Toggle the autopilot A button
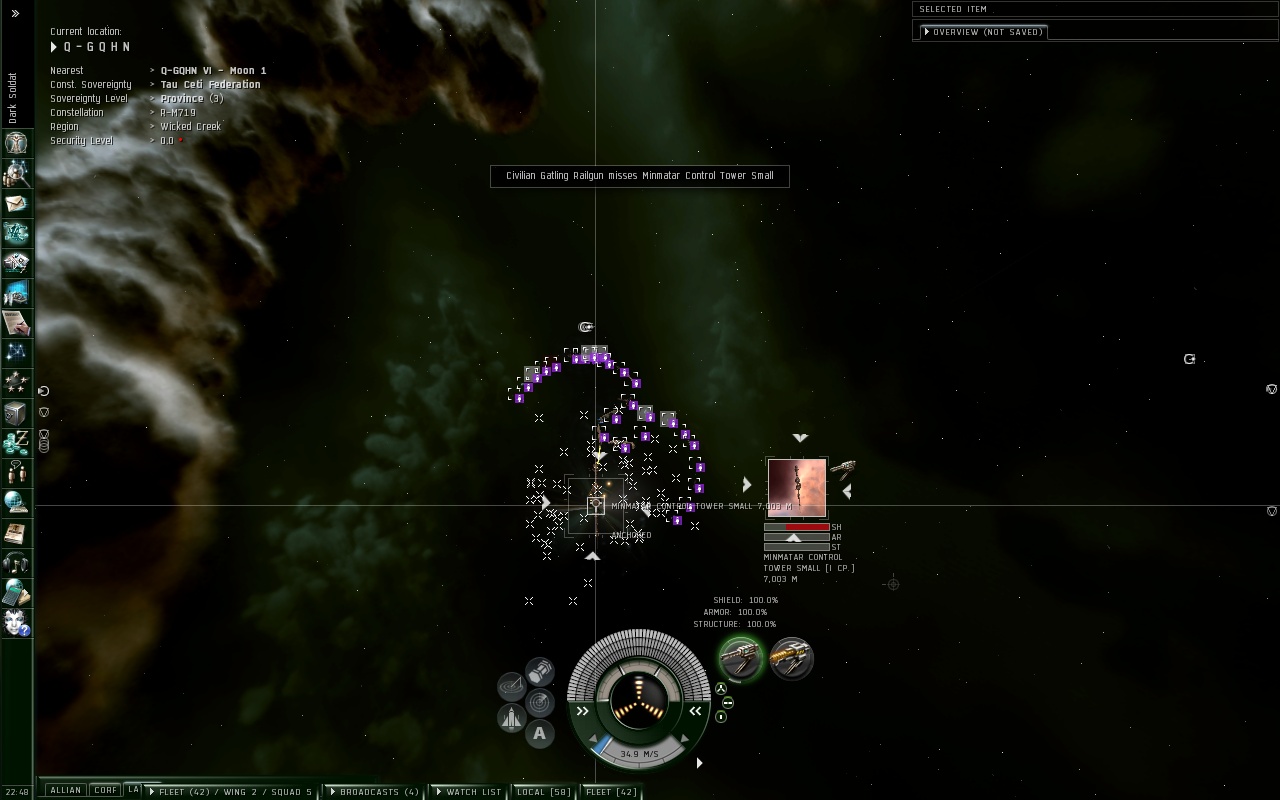 [540, 734]
